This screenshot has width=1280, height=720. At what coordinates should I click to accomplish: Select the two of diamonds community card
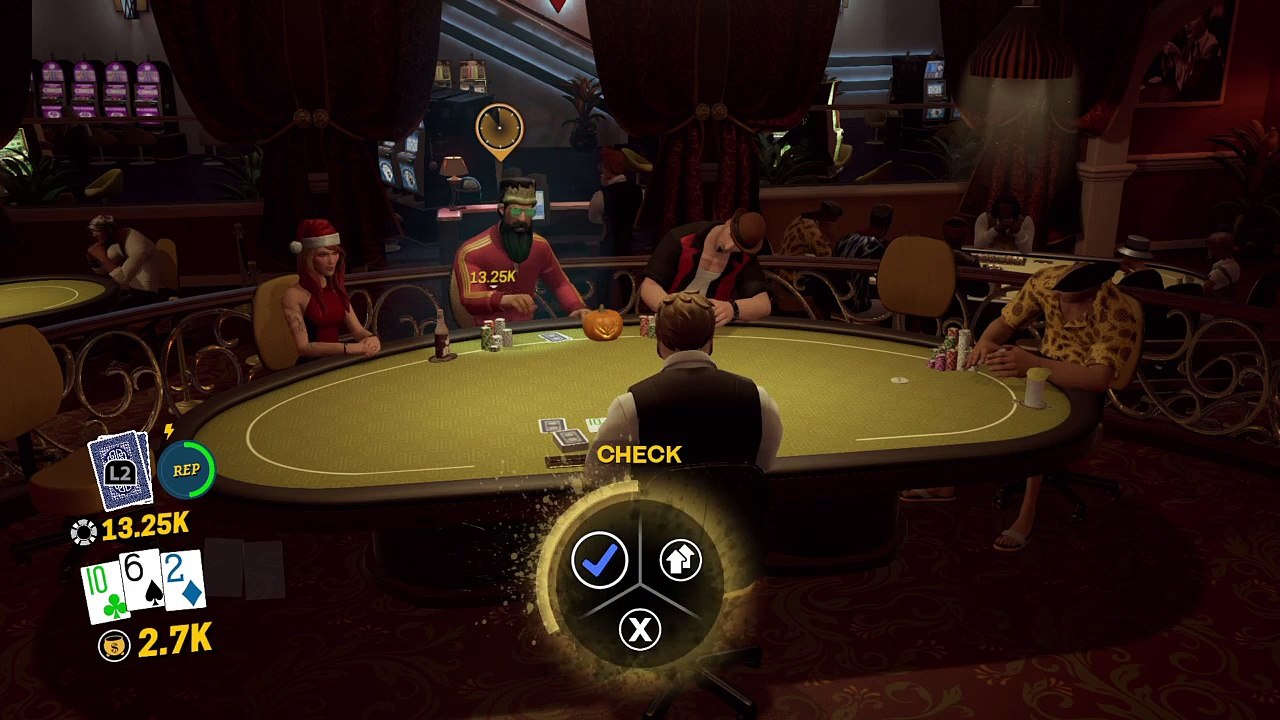coord(184,580)
